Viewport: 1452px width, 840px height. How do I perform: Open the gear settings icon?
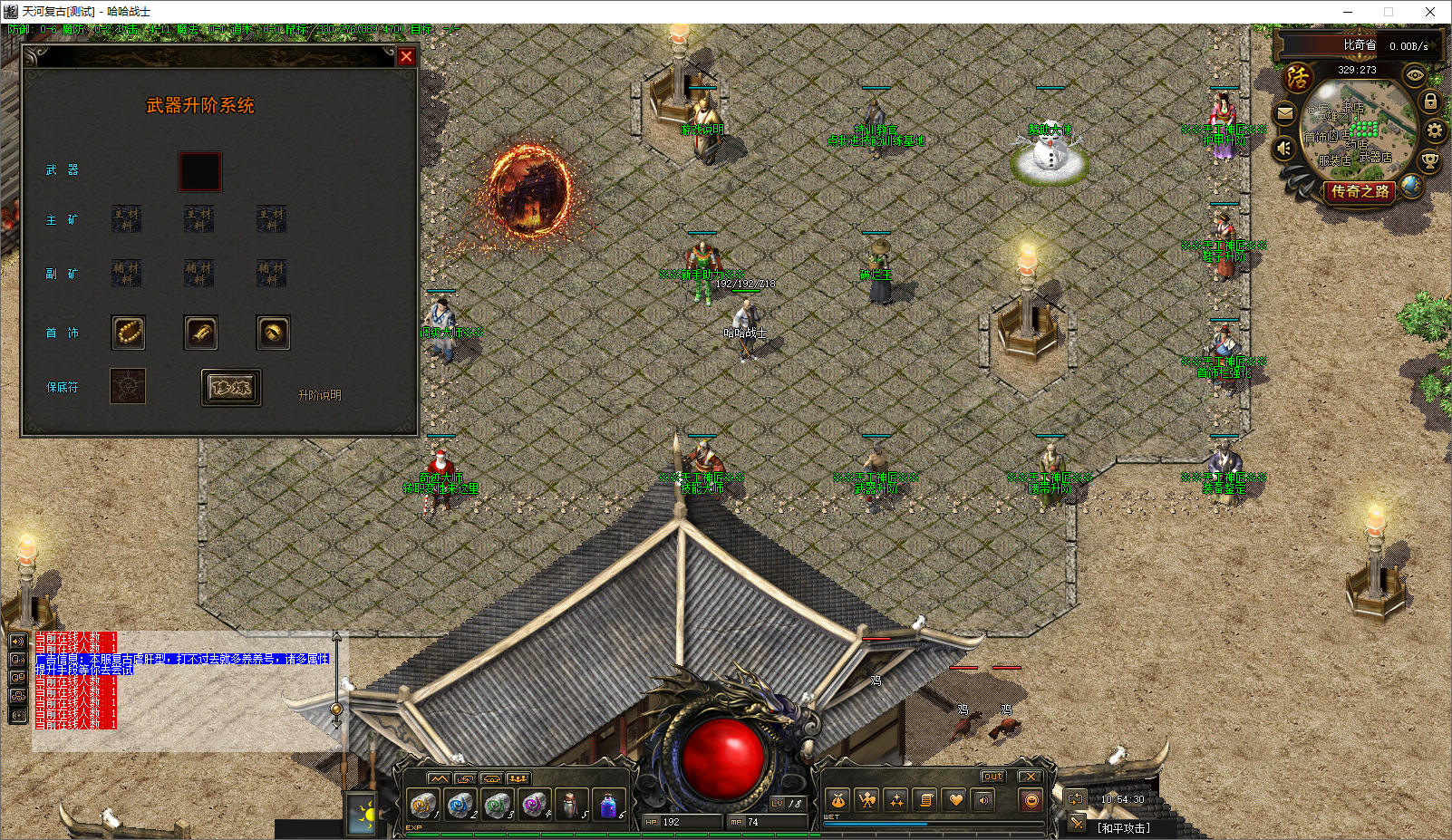coord(1435,130)
